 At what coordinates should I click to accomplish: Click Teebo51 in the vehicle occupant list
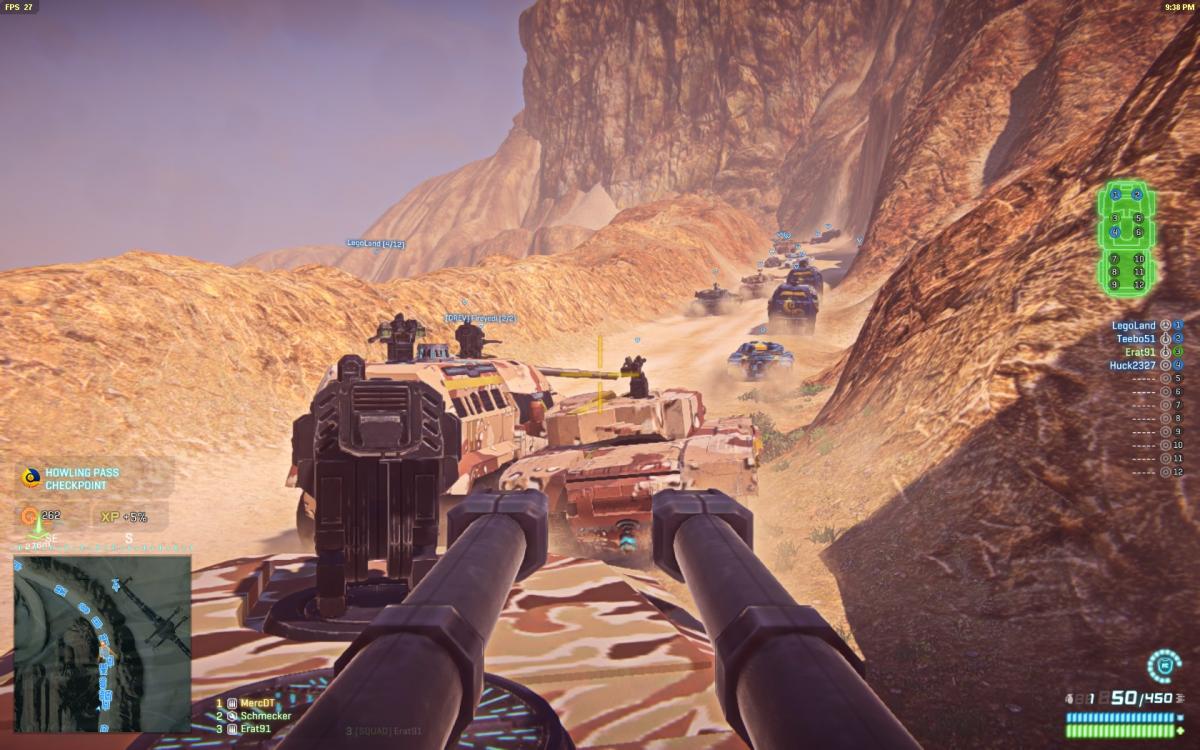1136,338
